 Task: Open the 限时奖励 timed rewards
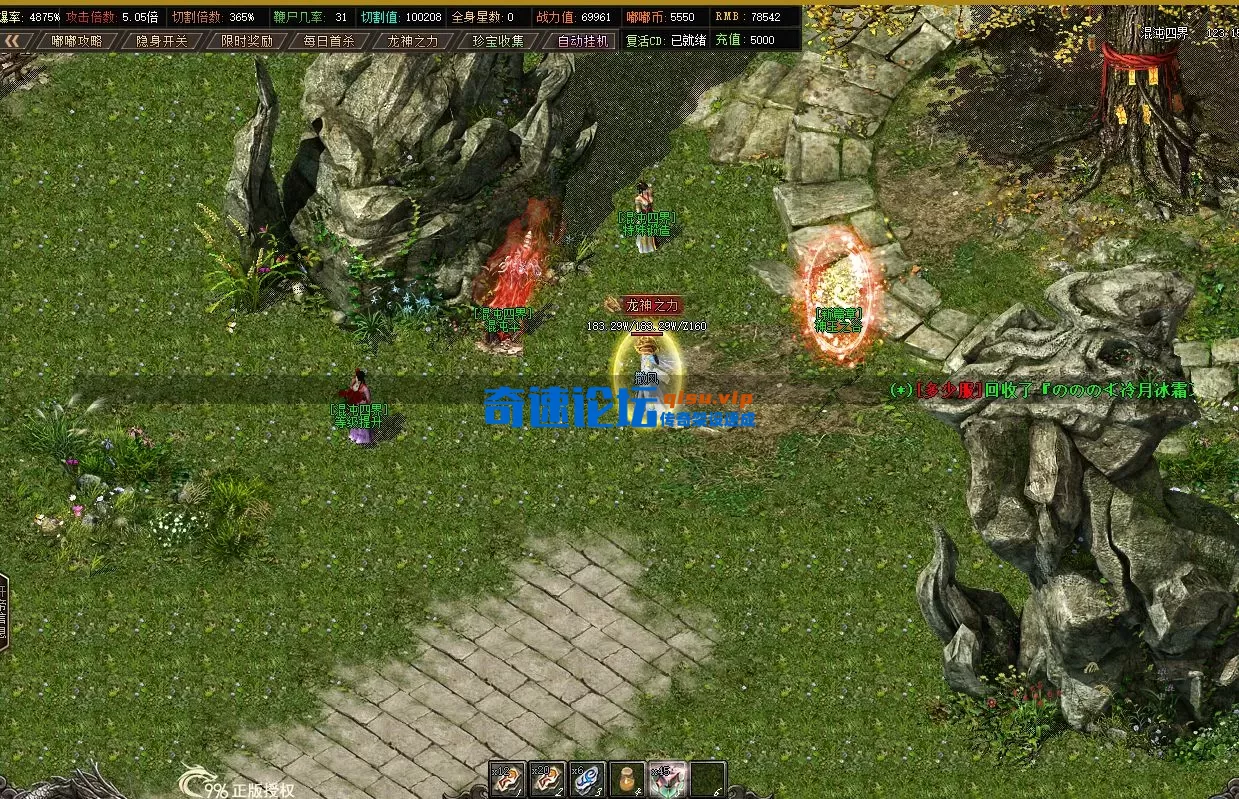246,41
